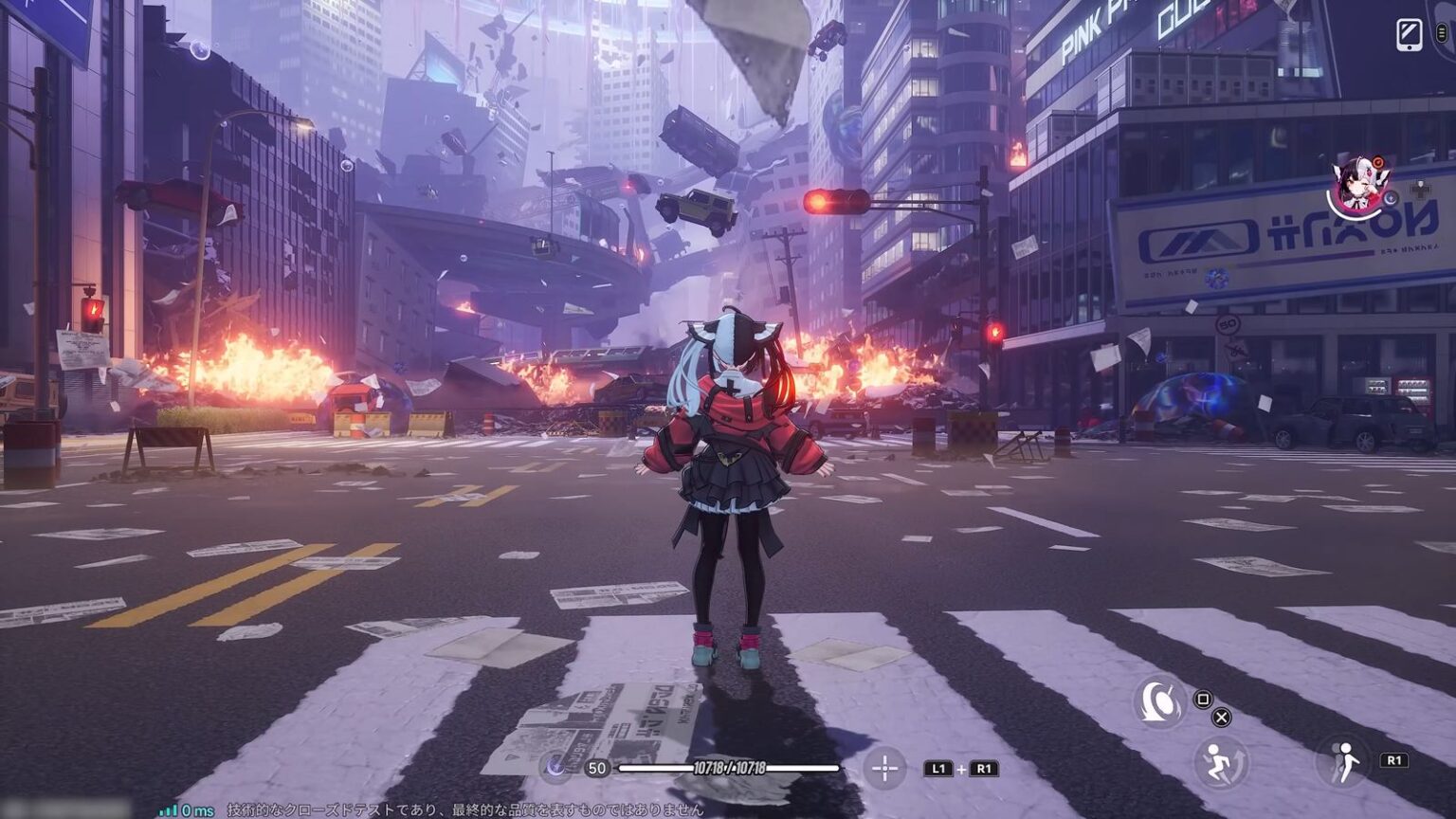The height and width of the screenshot is (819, 1456).
Task: Click the 0 ms ping indicator
Action: click(x=196, y=810)
